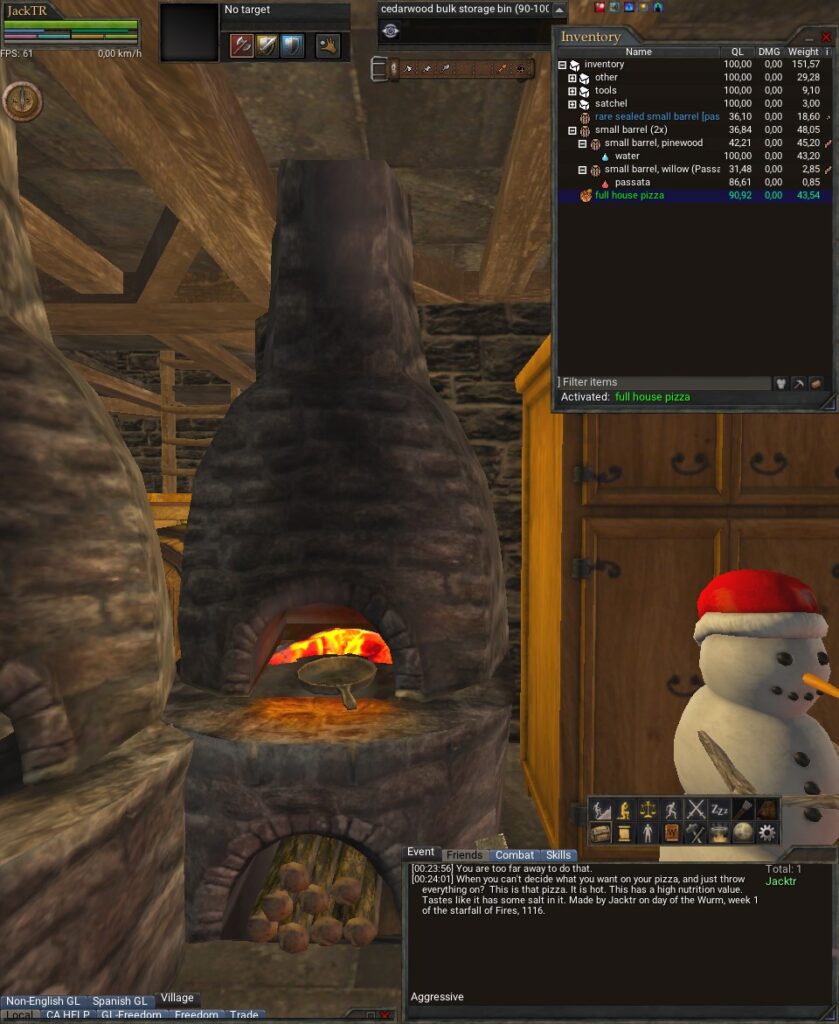Expand the satchel container
The height and width of the screenshot is (1024, 839).
point(572,103)
